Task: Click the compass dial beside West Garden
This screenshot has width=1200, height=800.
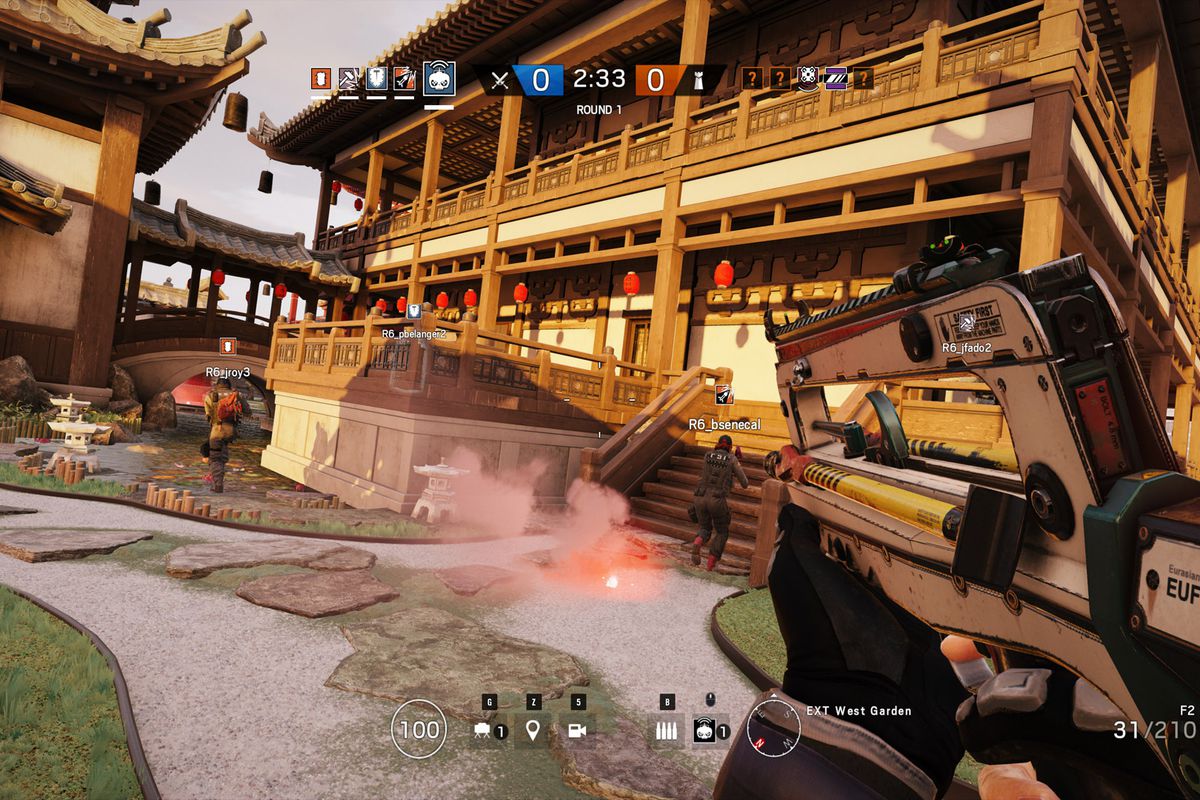Action: point(773,726)
